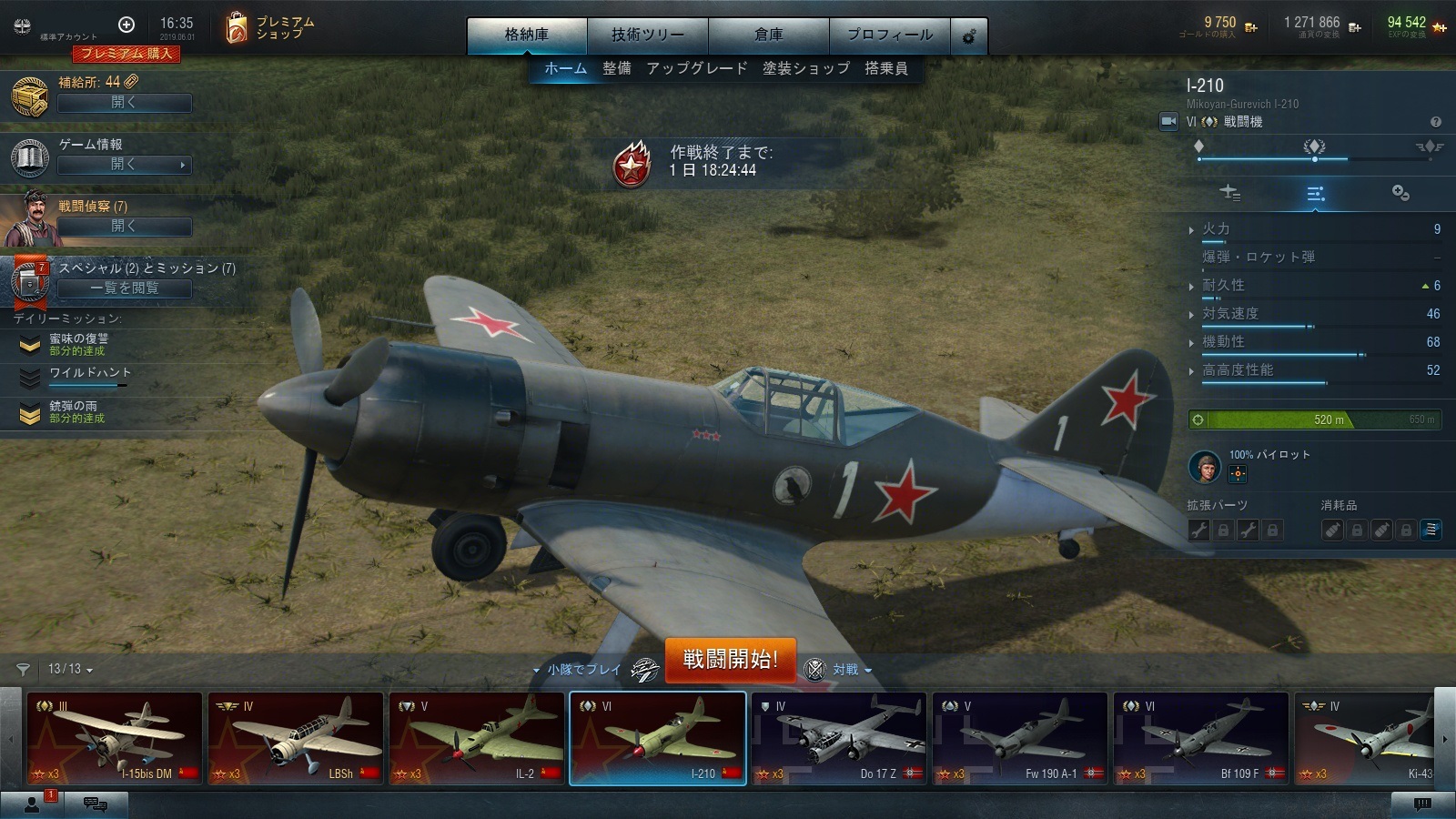Viewport: 1456px width, 819px height.
Task: Open the 塗装ショップ submenu
Action: tap(805, 68)
